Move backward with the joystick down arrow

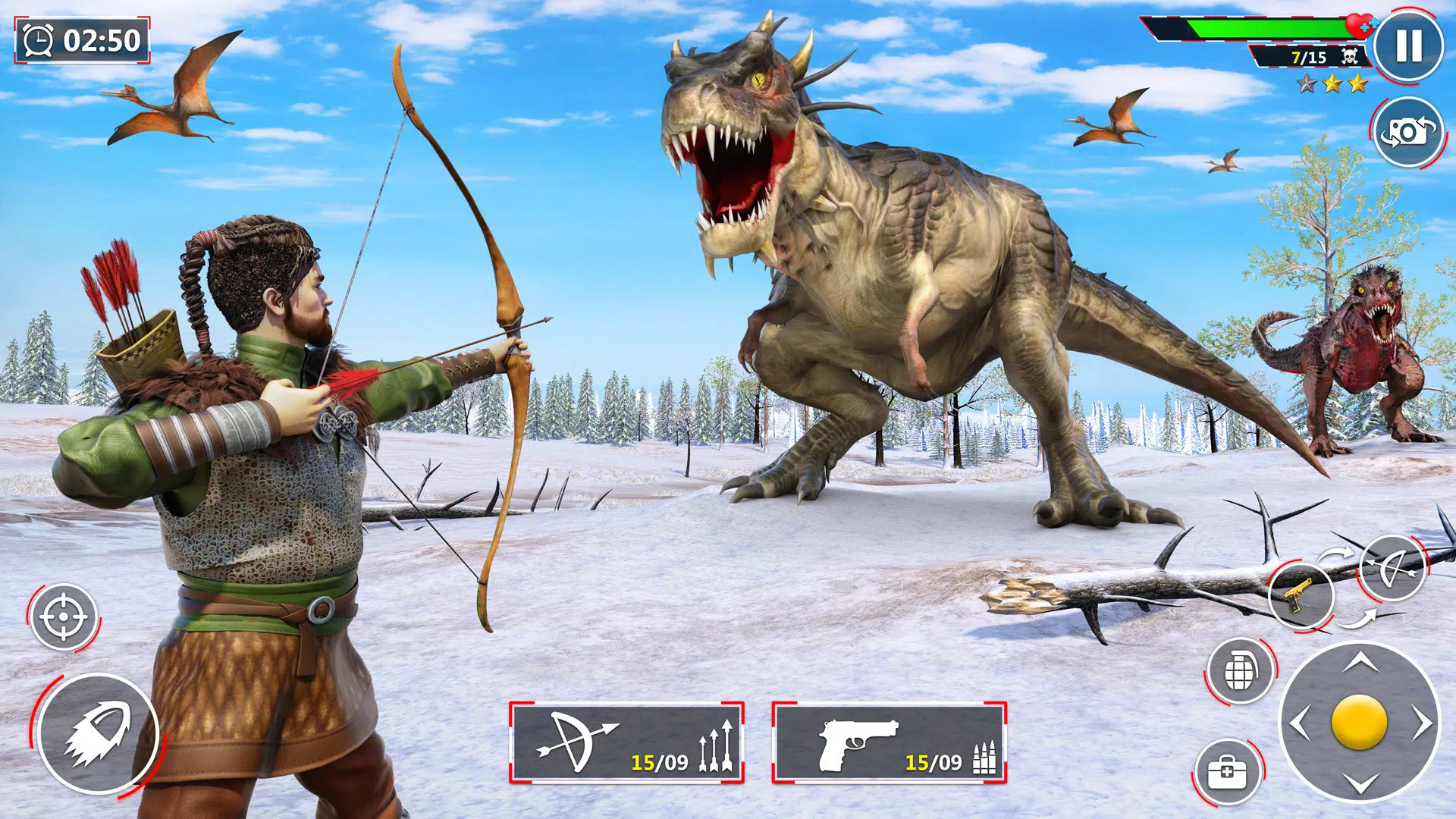pos(1360,783)
